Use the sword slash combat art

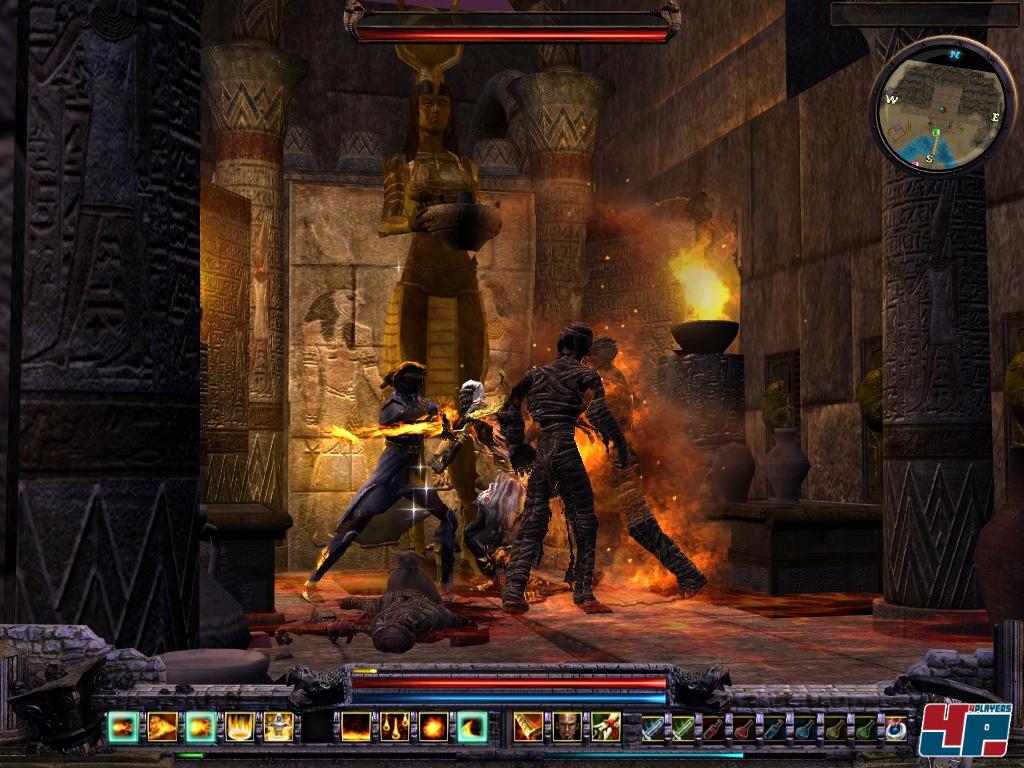point(528,726)
